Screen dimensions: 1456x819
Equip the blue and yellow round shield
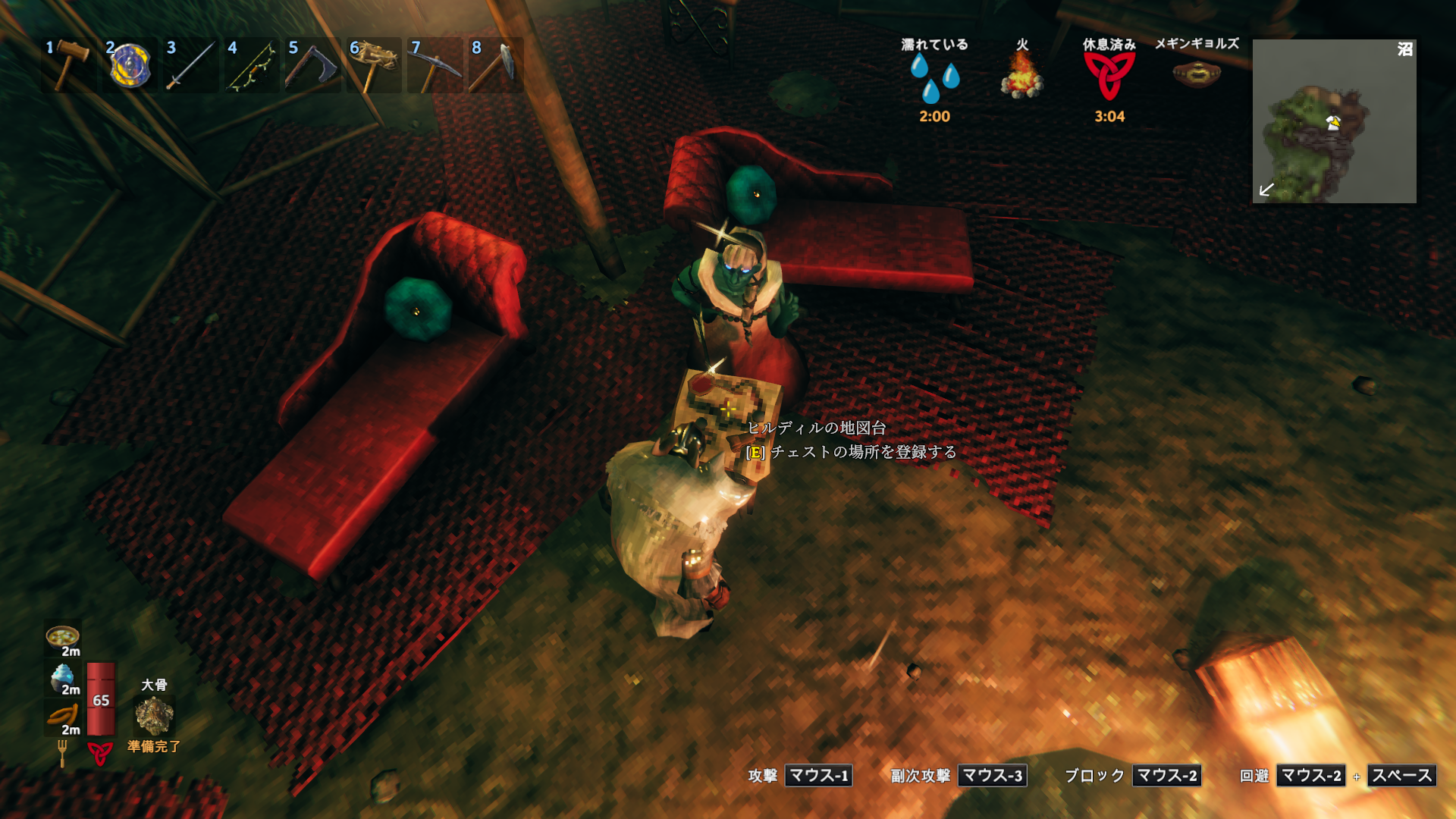(130, 65)
